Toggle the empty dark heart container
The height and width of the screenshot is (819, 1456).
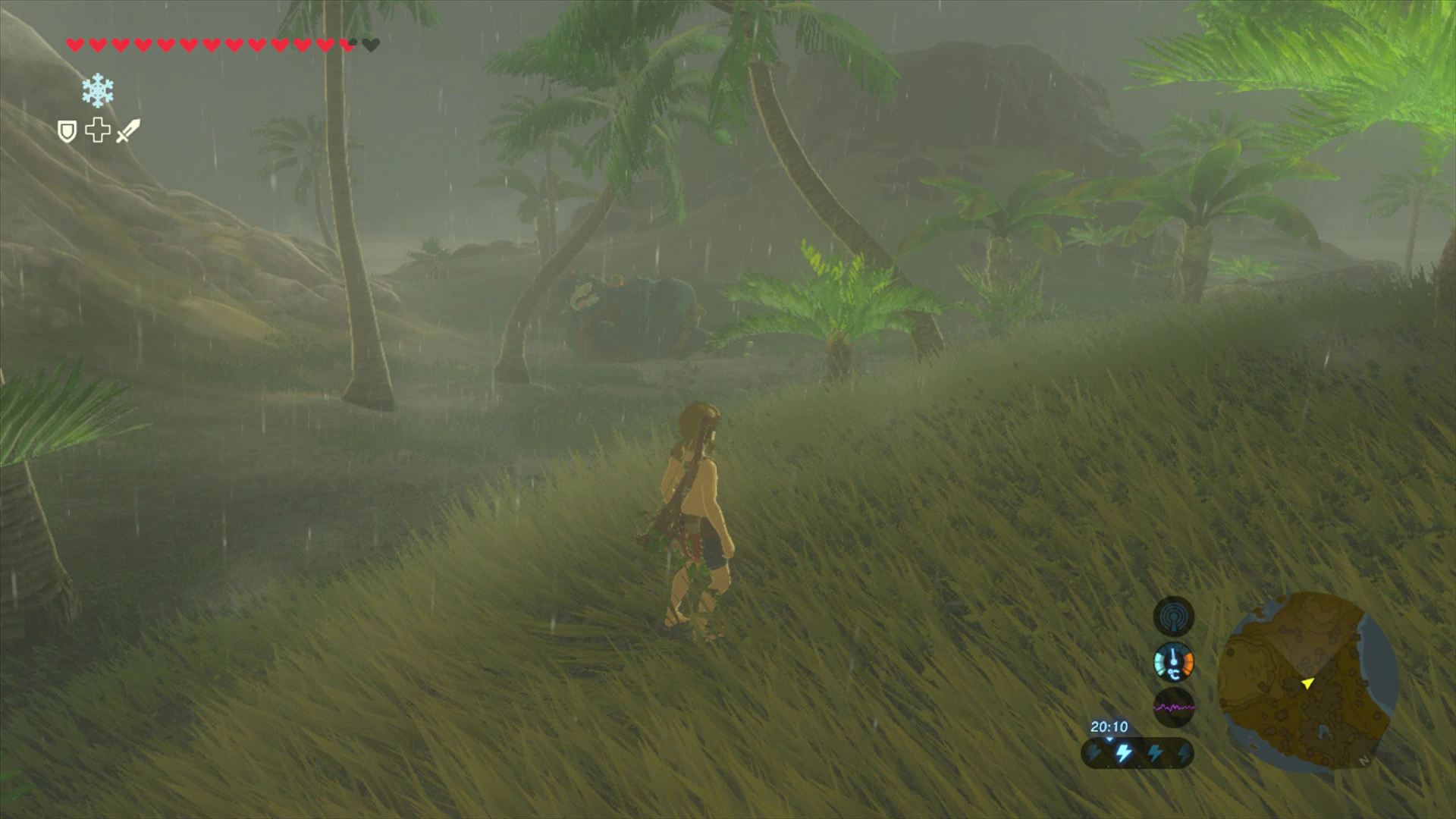point(371,45)
